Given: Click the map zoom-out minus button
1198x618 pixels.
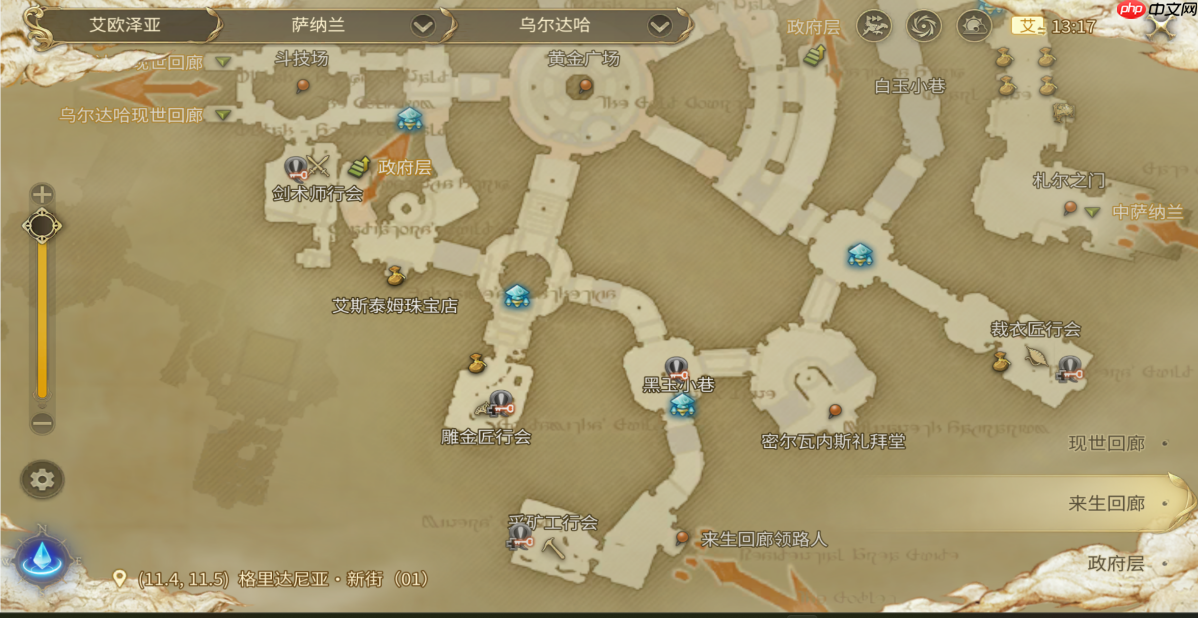Looking at the screenshot, I should pos(42,422).
